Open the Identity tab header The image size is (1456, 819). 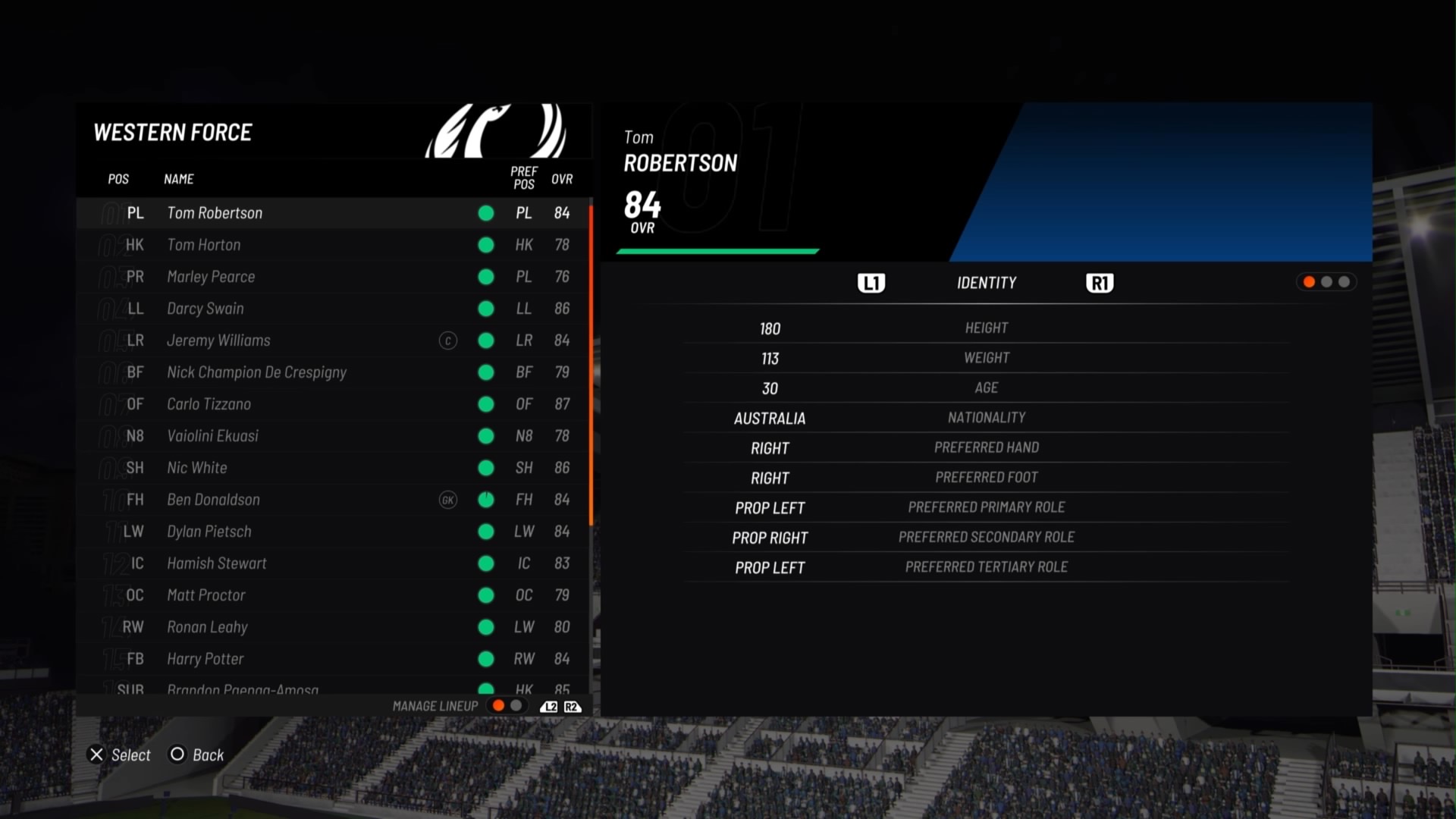pos(986,283)
